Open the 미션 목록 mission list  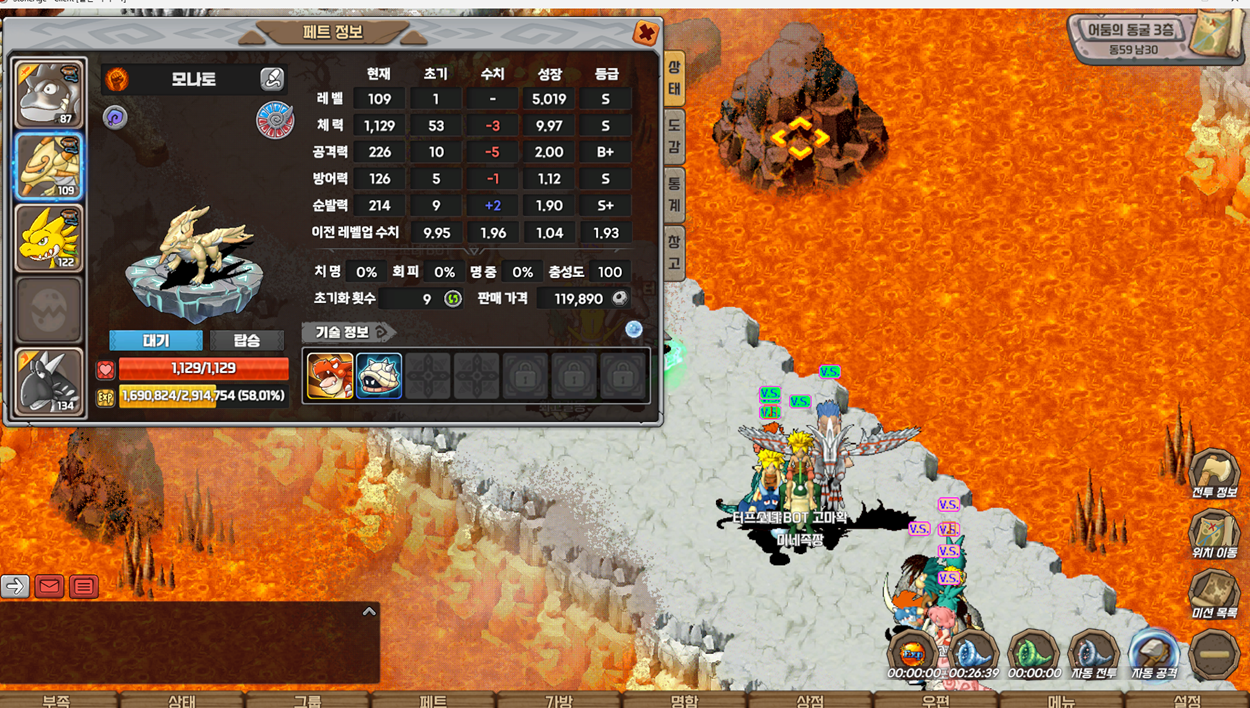point(1214,596)
